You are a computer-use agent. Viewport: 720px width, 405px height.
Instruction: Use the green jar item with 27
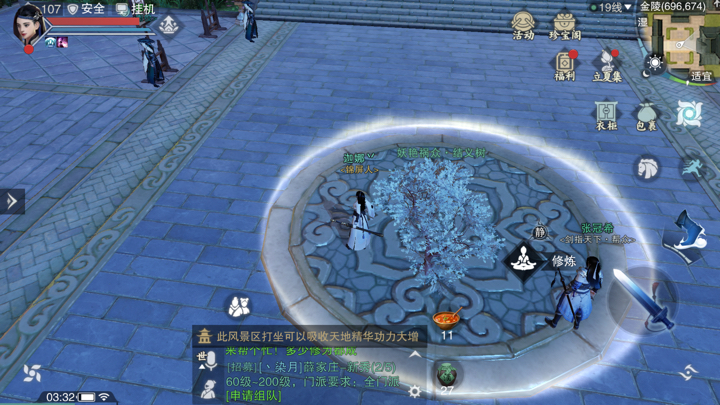(x=447, y=375)
